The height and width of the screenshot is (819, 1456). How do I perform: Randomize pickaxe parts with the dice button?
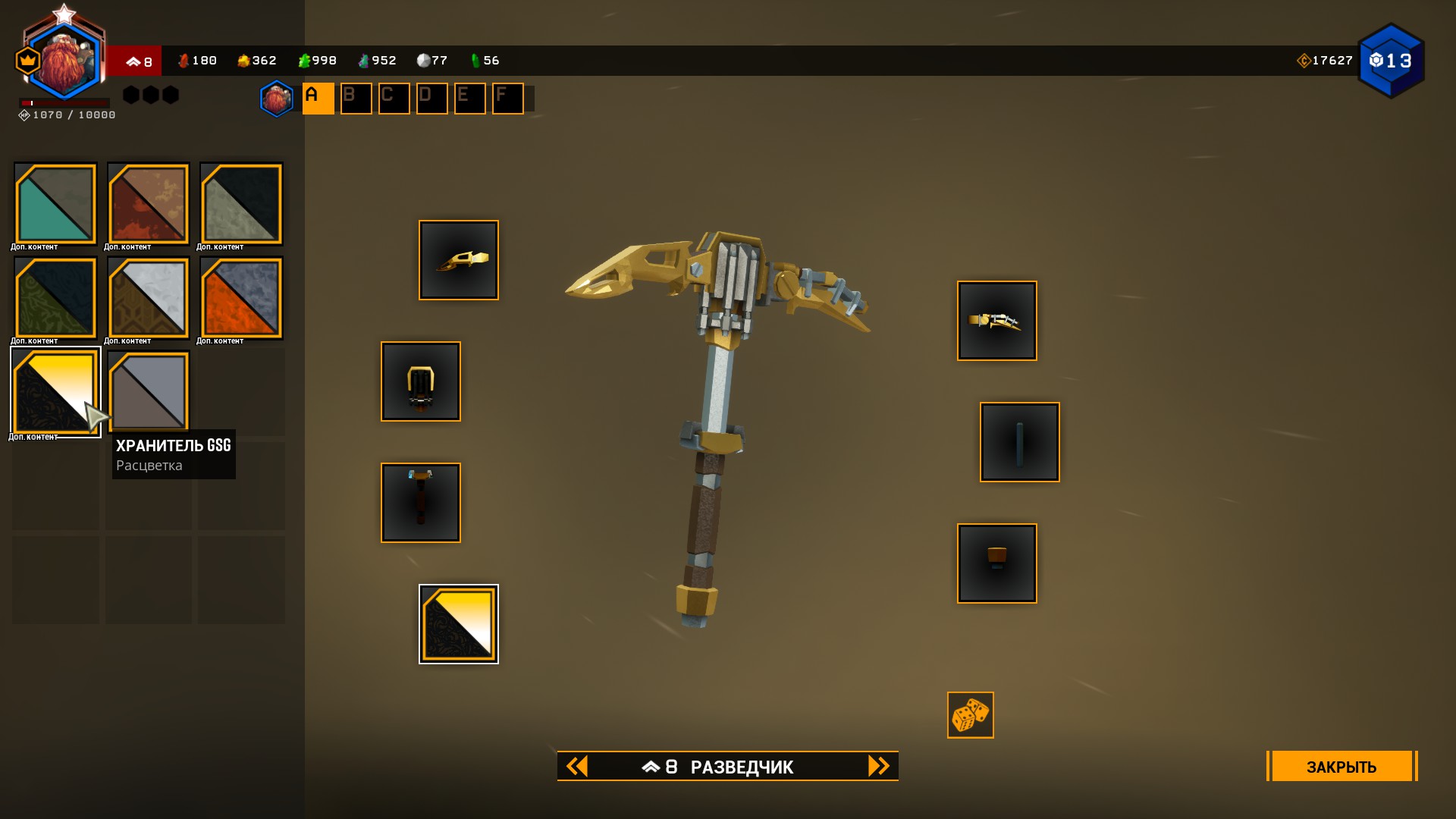click(970, 715)
